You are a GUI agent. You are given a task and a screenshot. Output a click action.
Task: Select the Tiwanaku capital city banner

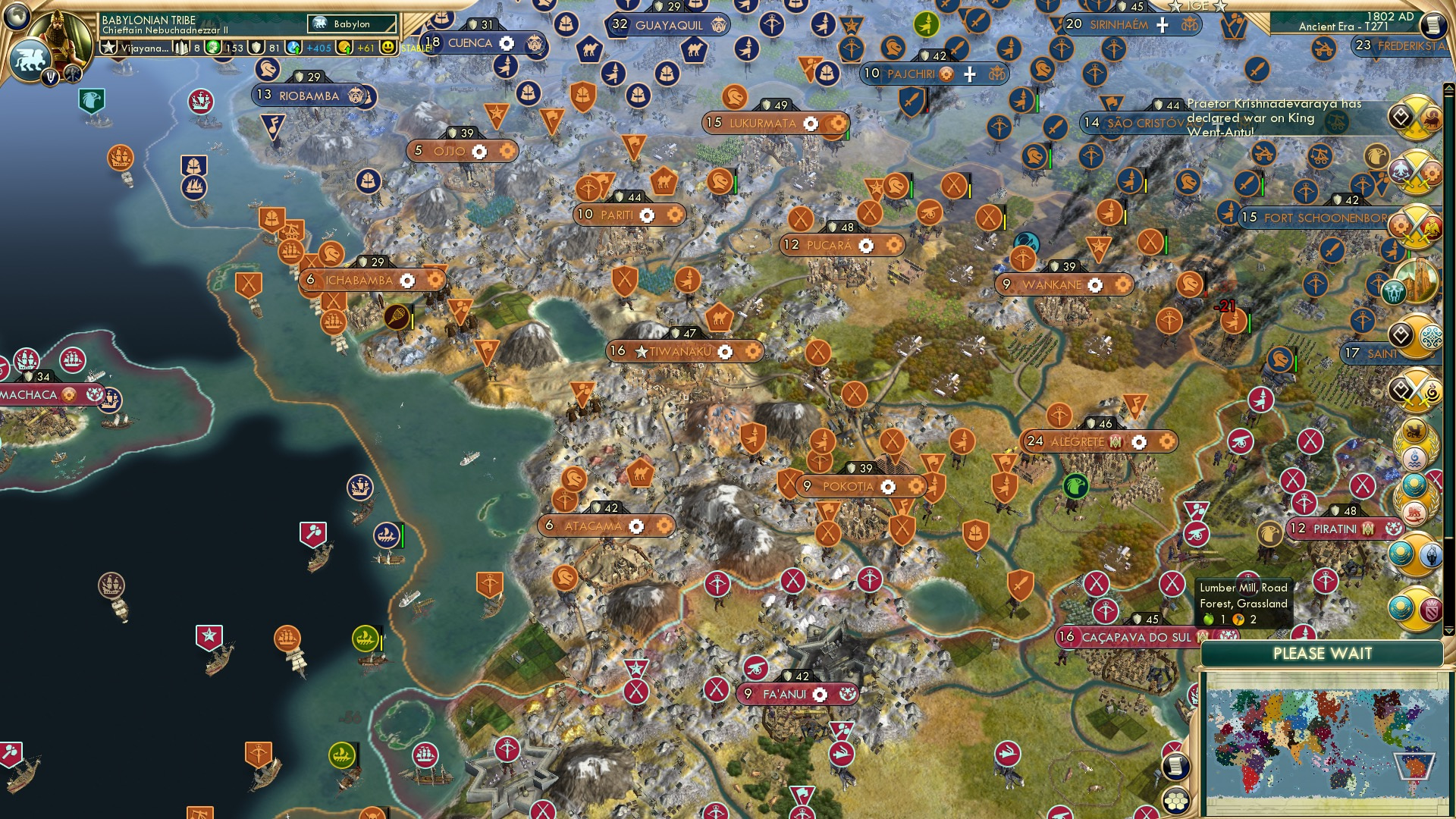coord(680,351)
